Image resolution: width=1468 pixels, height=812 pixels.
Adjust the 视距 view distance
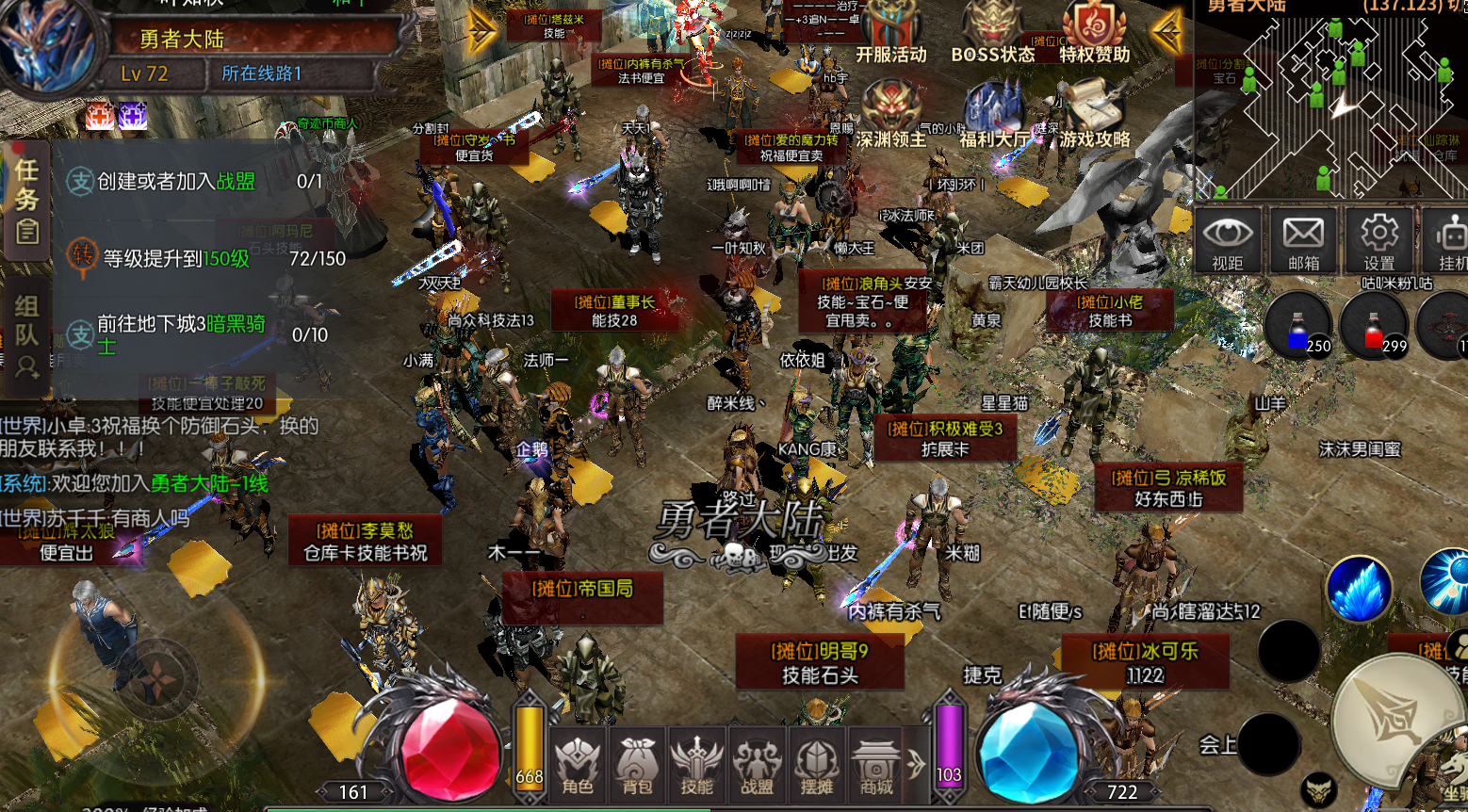coord(1228,241)
